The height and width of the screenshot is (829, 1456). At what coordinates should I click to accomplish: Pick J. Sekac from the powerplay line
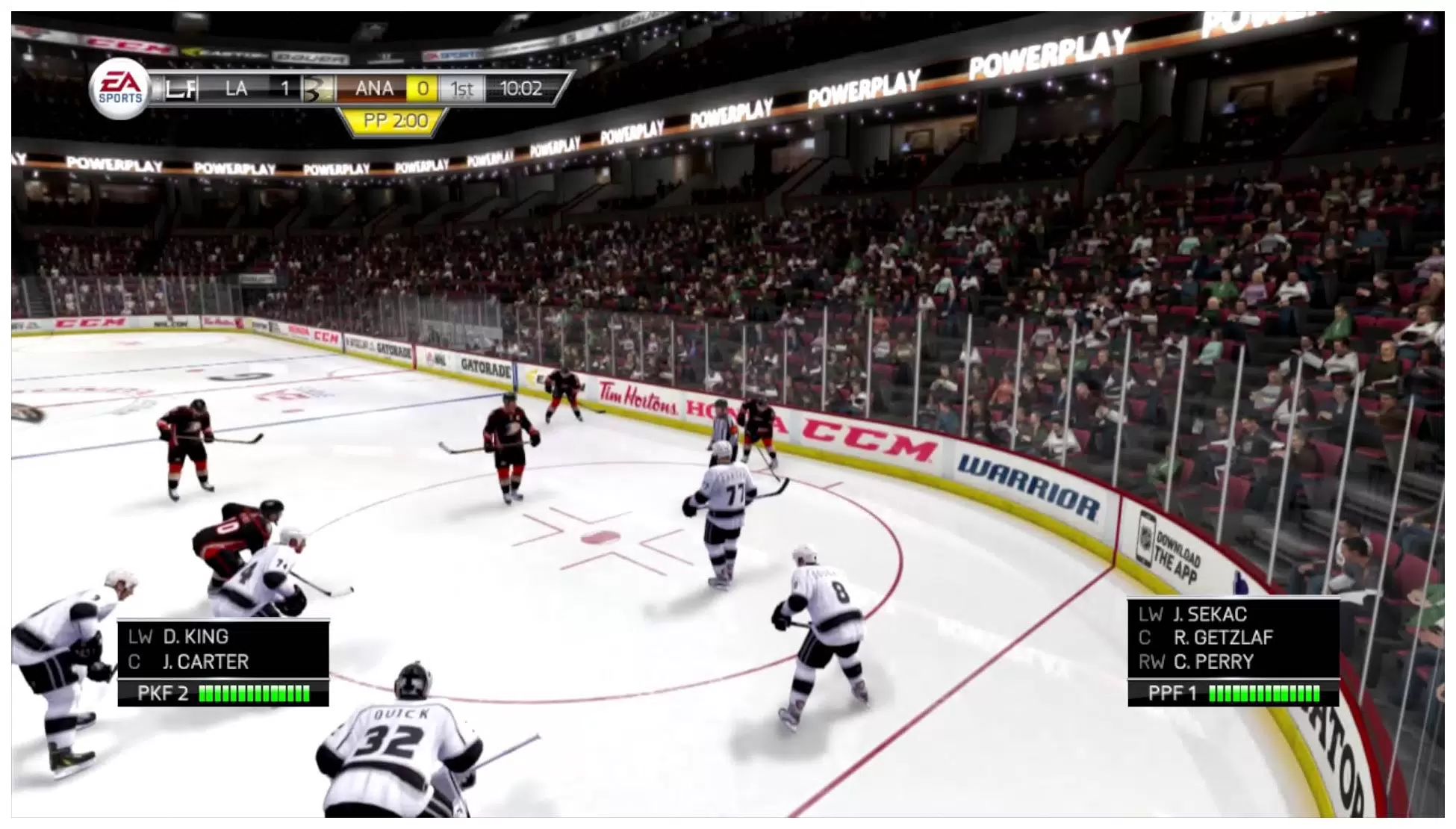click(1210, 615)
